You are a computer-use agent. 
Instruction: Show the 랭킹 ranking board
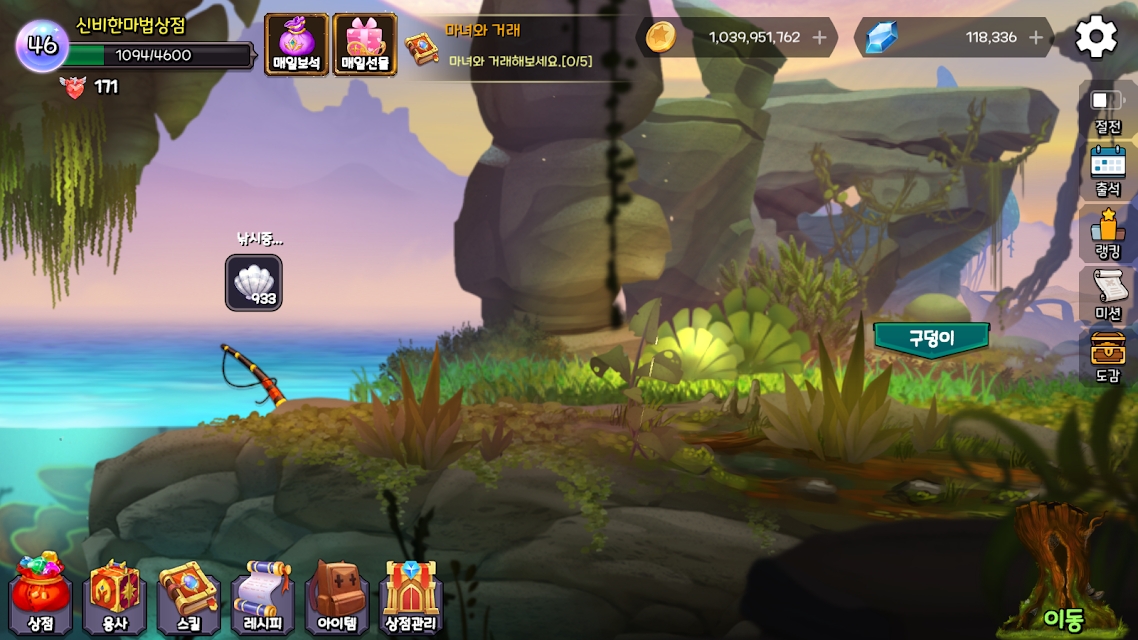pyautogui.click(x=1108, y=233)
